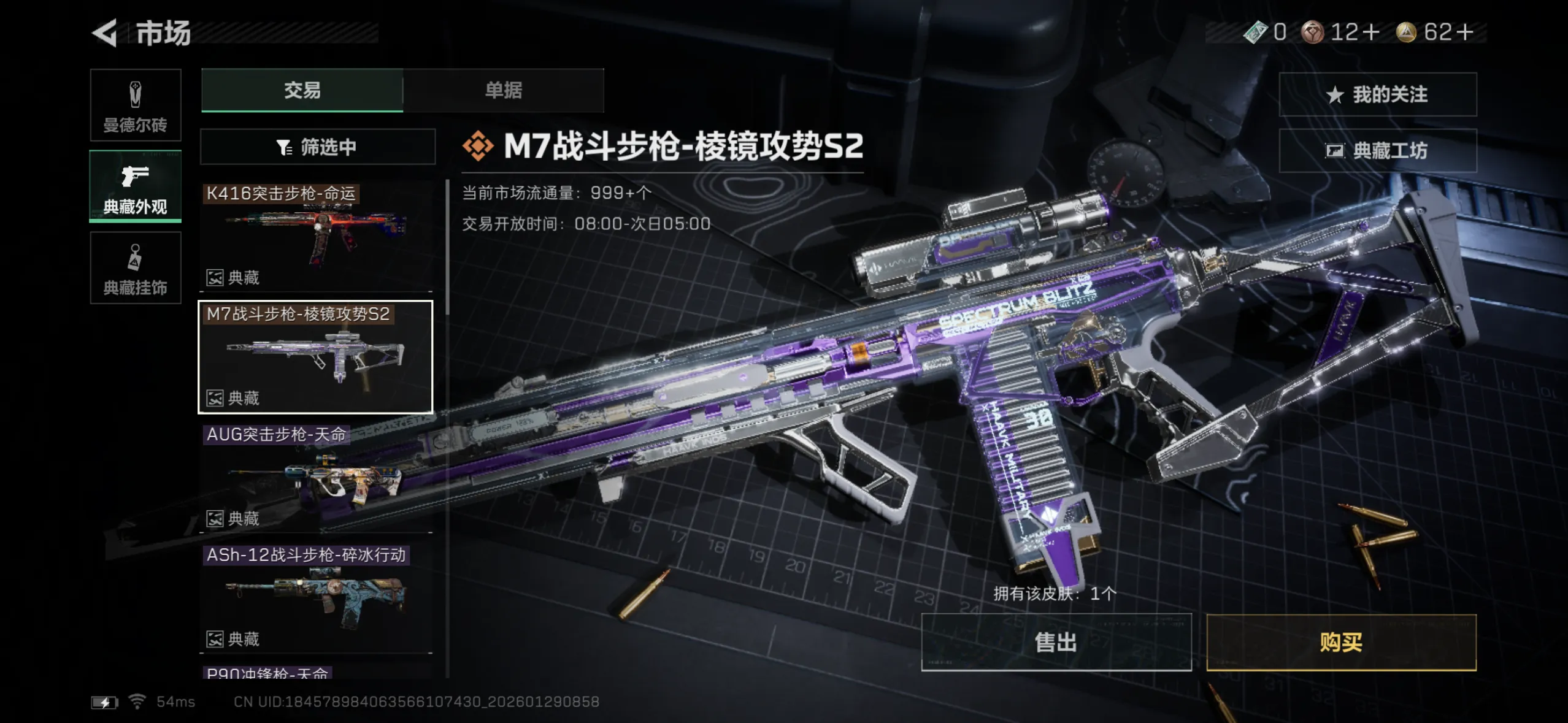Select the M7战斗步枪-棱镜攻势S2 listing
1568x723 pixels.
(315, 357)
